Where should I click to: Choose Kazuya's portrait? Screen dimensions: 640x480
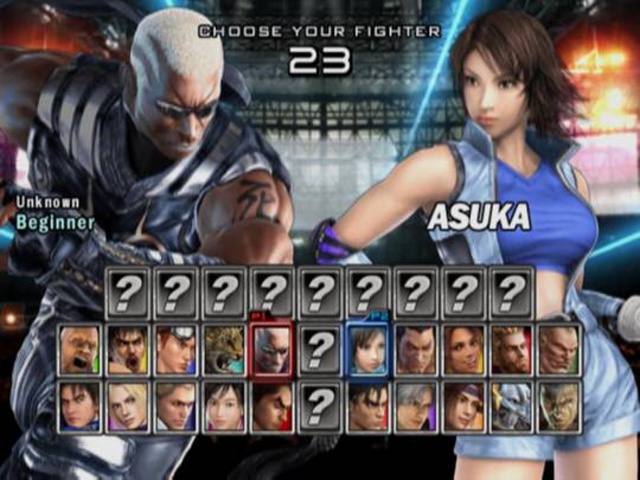tap(272, 407)
